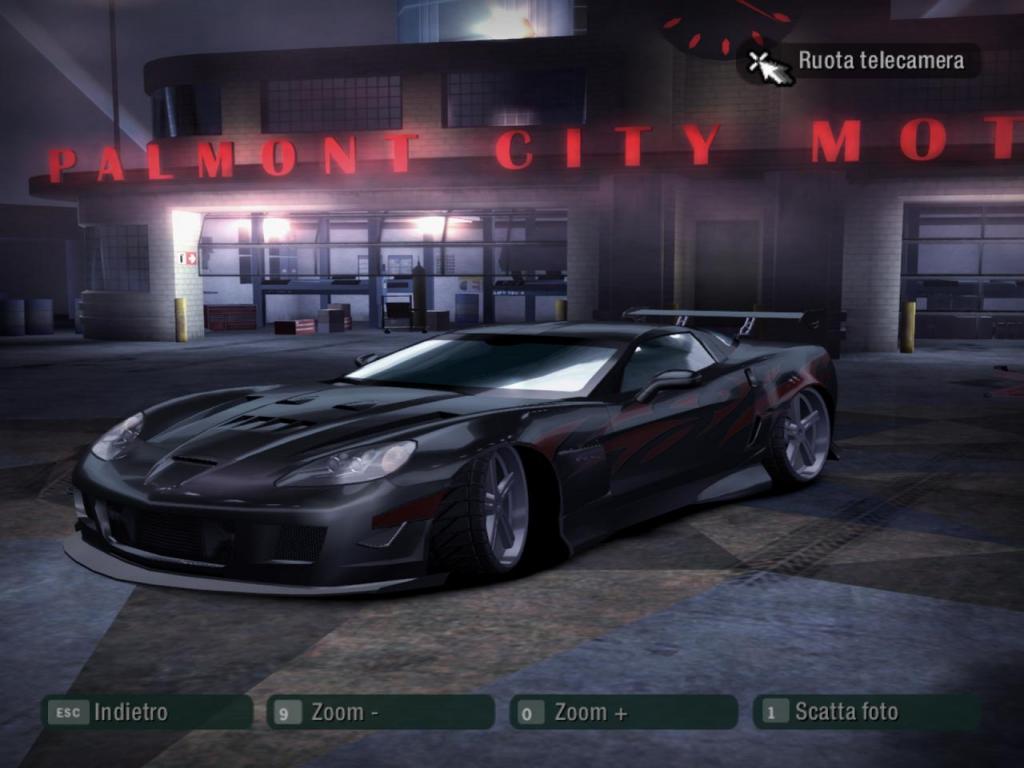Go back with the Indietro button
This screenshot has width=1024, height=768.
tap(146, 712)
